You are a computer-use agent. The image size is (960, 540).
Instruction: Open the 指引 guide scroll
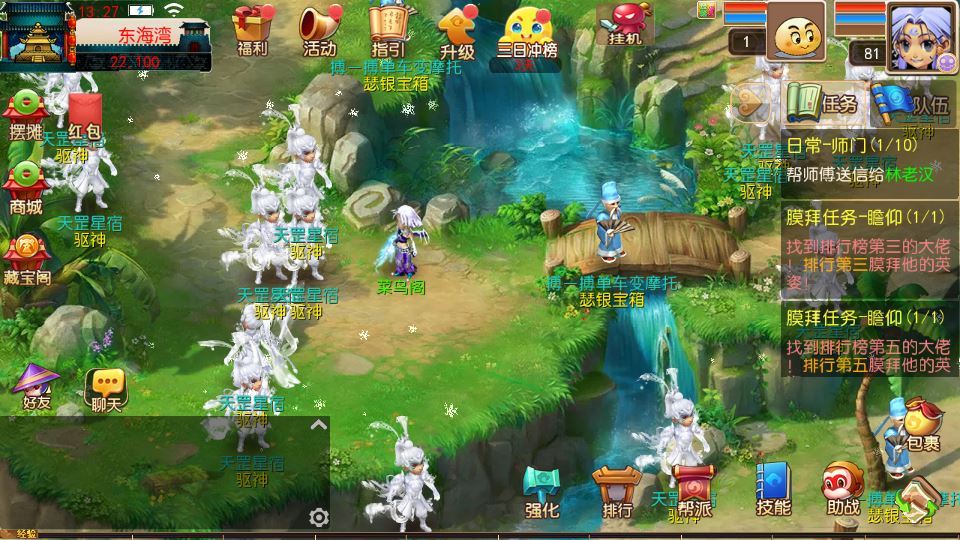click(x=387, y=31)
